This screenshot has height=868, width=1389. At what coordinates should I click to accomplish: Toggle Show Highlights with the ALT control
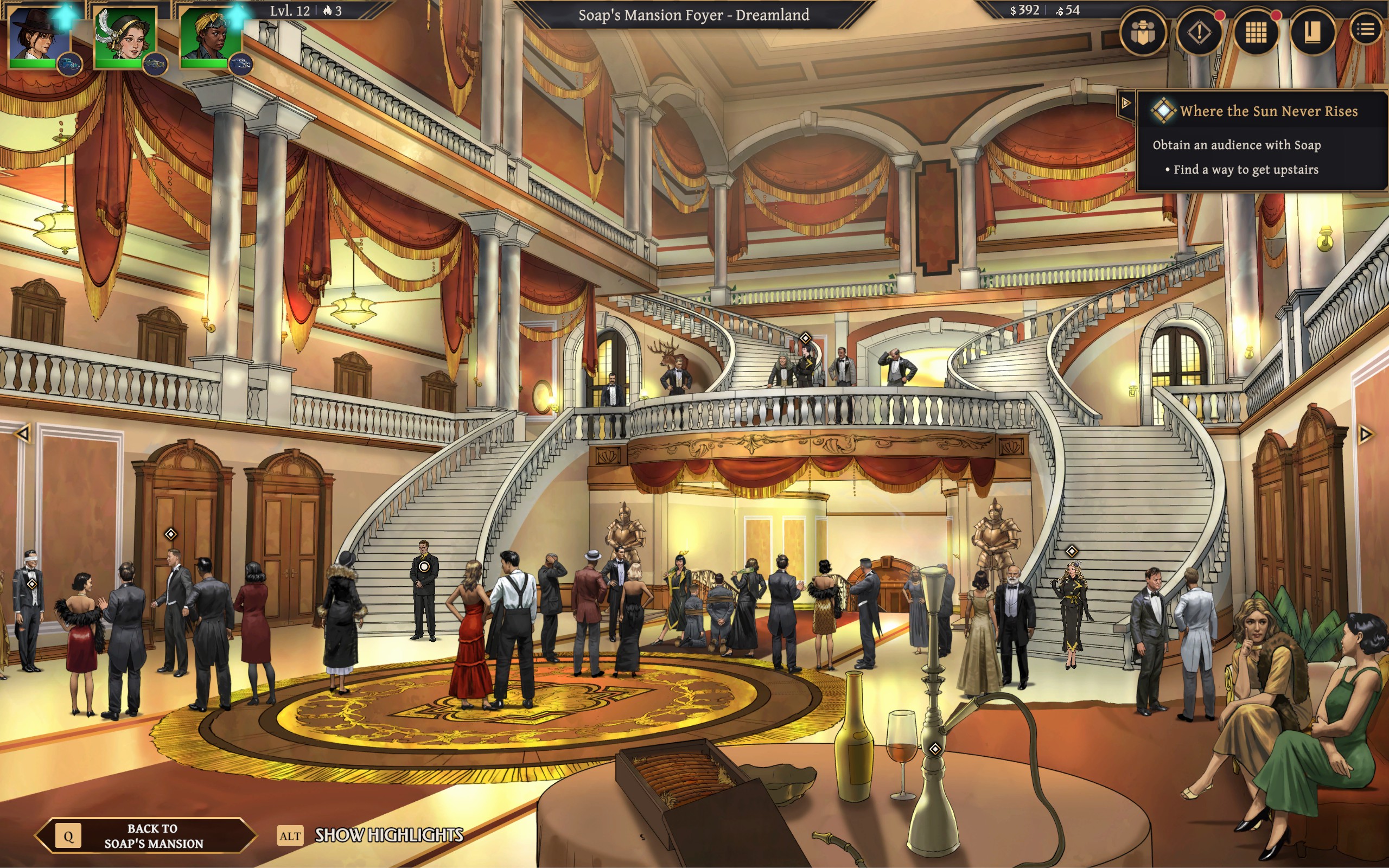pyautogui.click(x=290, y=837)
